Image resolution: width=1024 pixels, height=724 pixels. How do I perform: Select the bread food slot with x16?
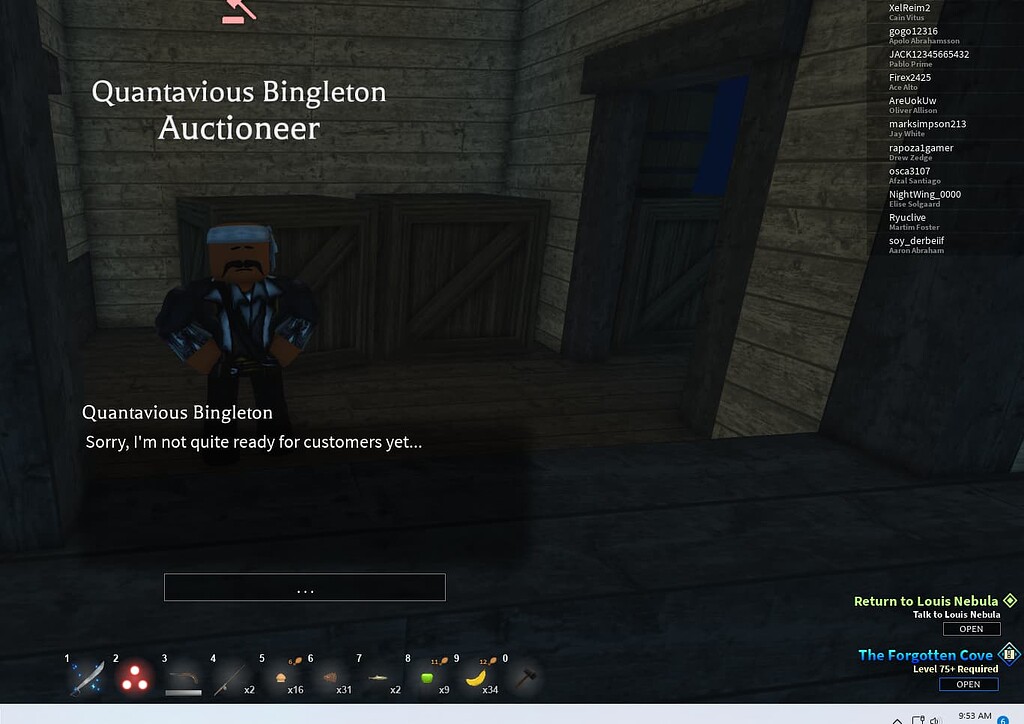pos(281,680)
